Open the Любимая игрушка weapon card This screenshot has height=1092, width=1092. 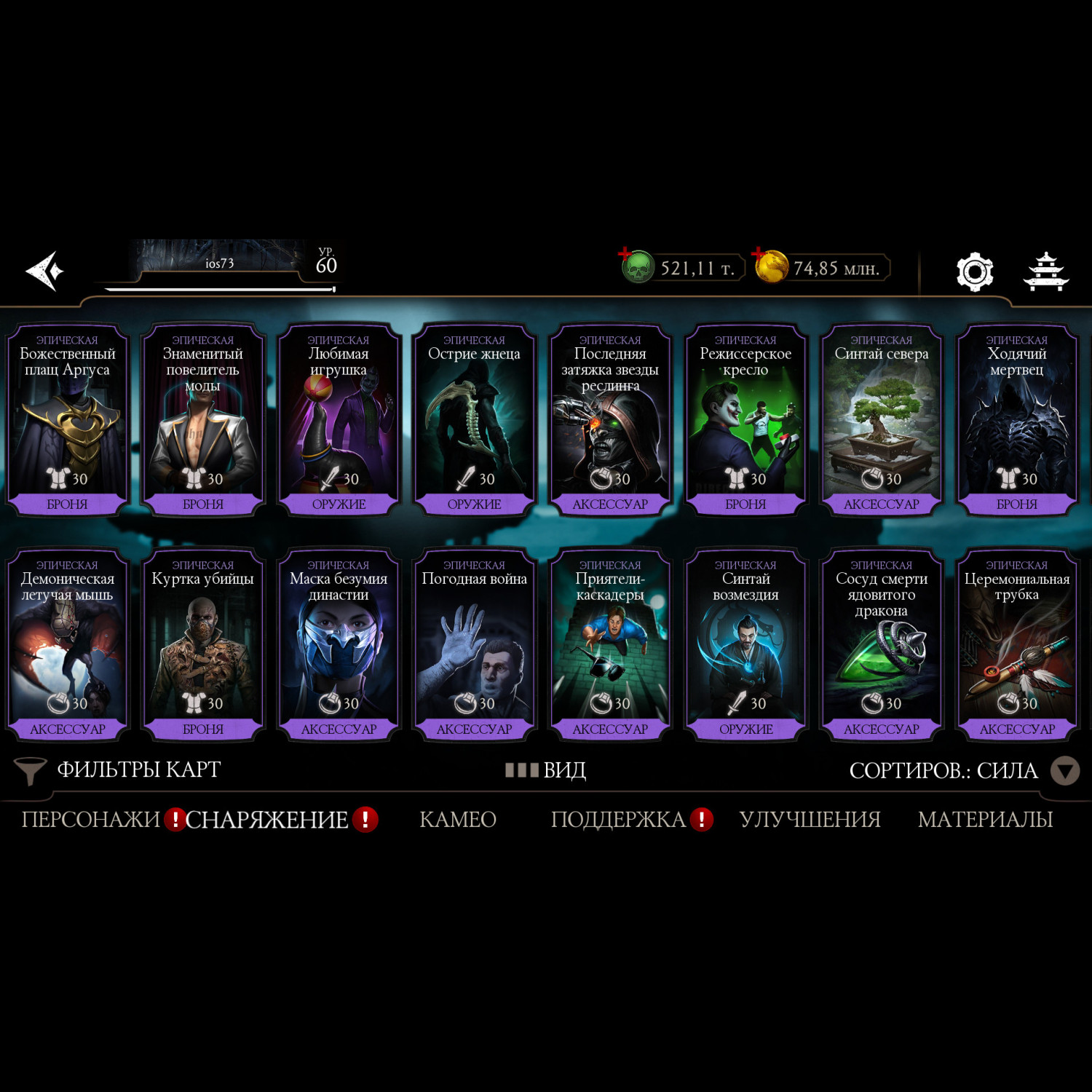point(339,420)
